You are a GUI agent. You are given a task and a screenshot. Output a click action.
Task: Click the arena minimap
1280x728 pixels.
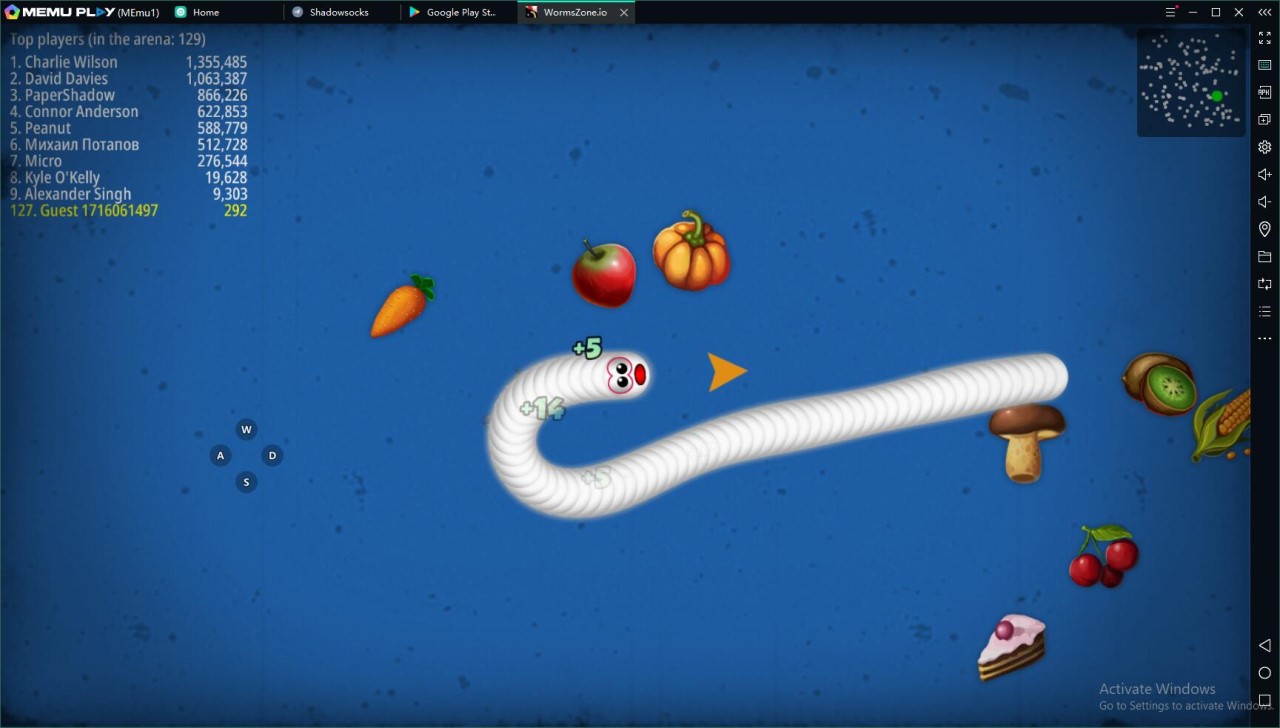point(1191,82)
